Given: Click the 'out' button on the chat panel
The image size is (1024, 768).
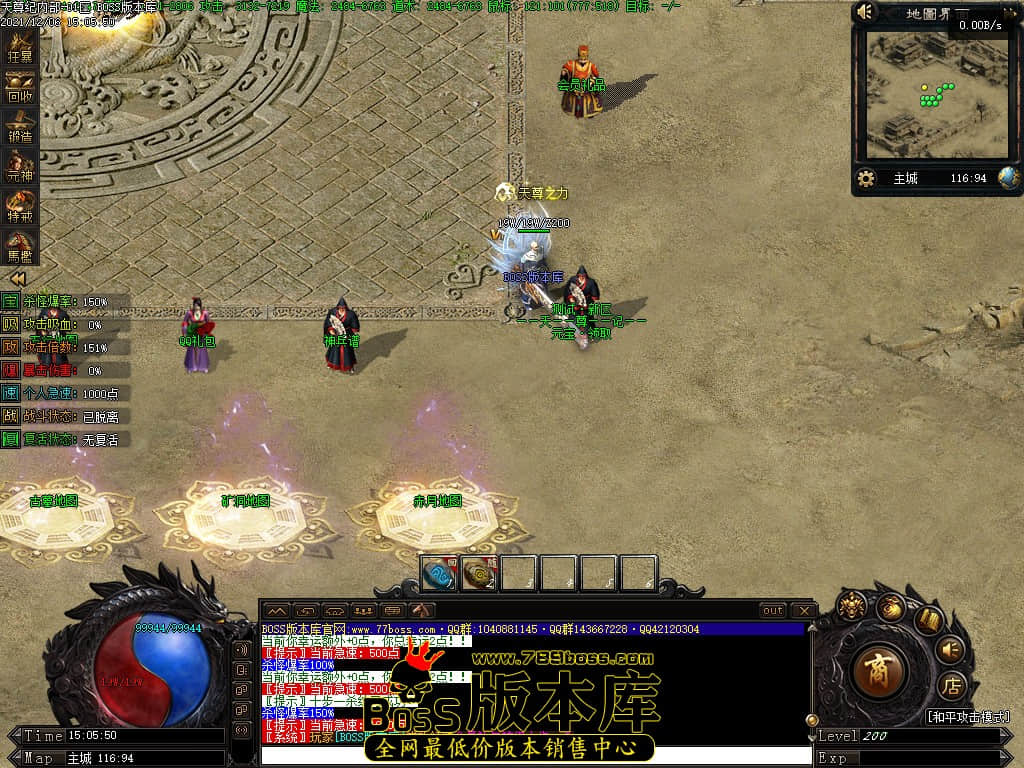Looking at the screenshot, I should tap(772, 610).
